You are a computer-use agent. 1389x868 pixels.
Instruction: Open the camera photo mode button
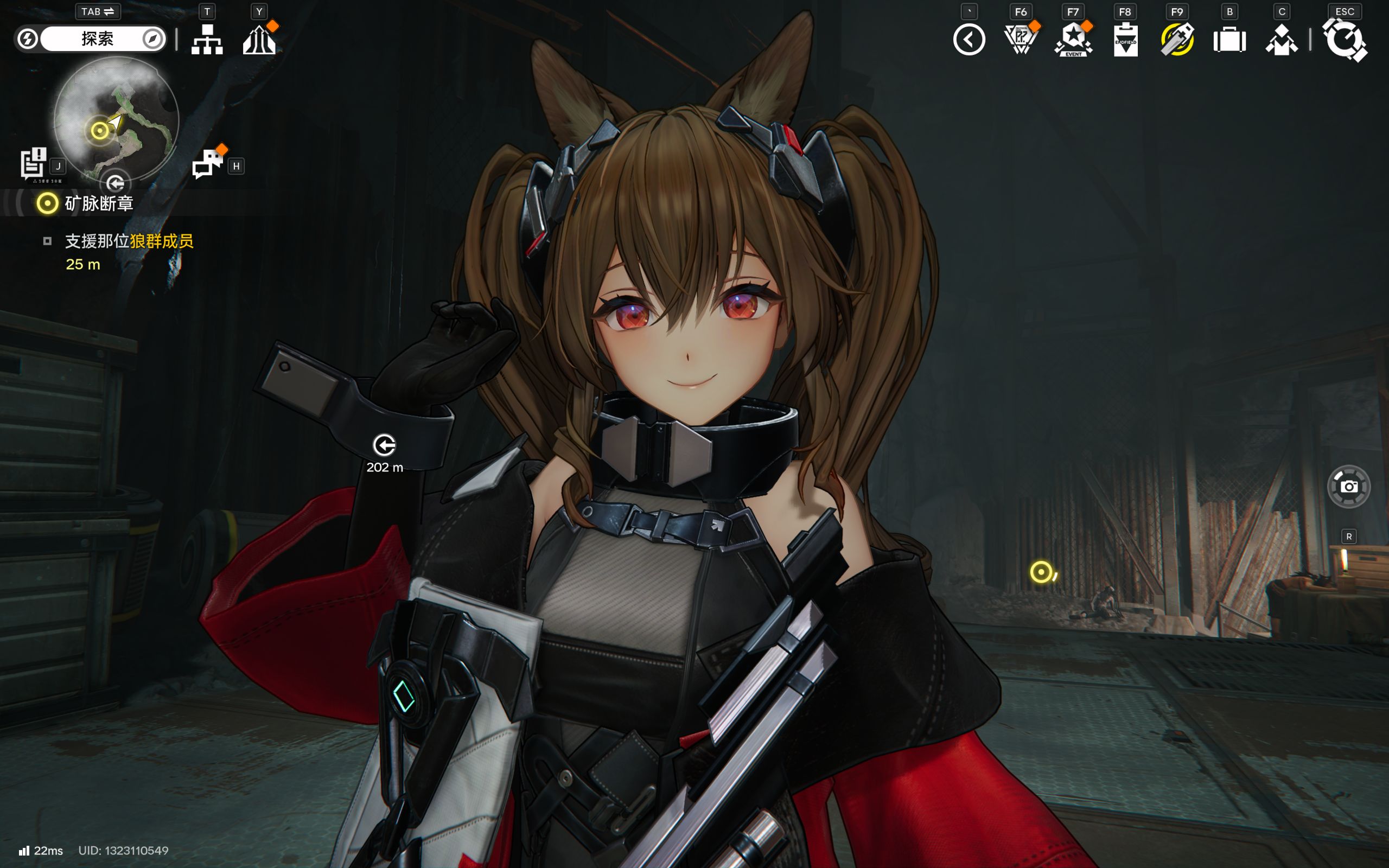(1348, 487)
